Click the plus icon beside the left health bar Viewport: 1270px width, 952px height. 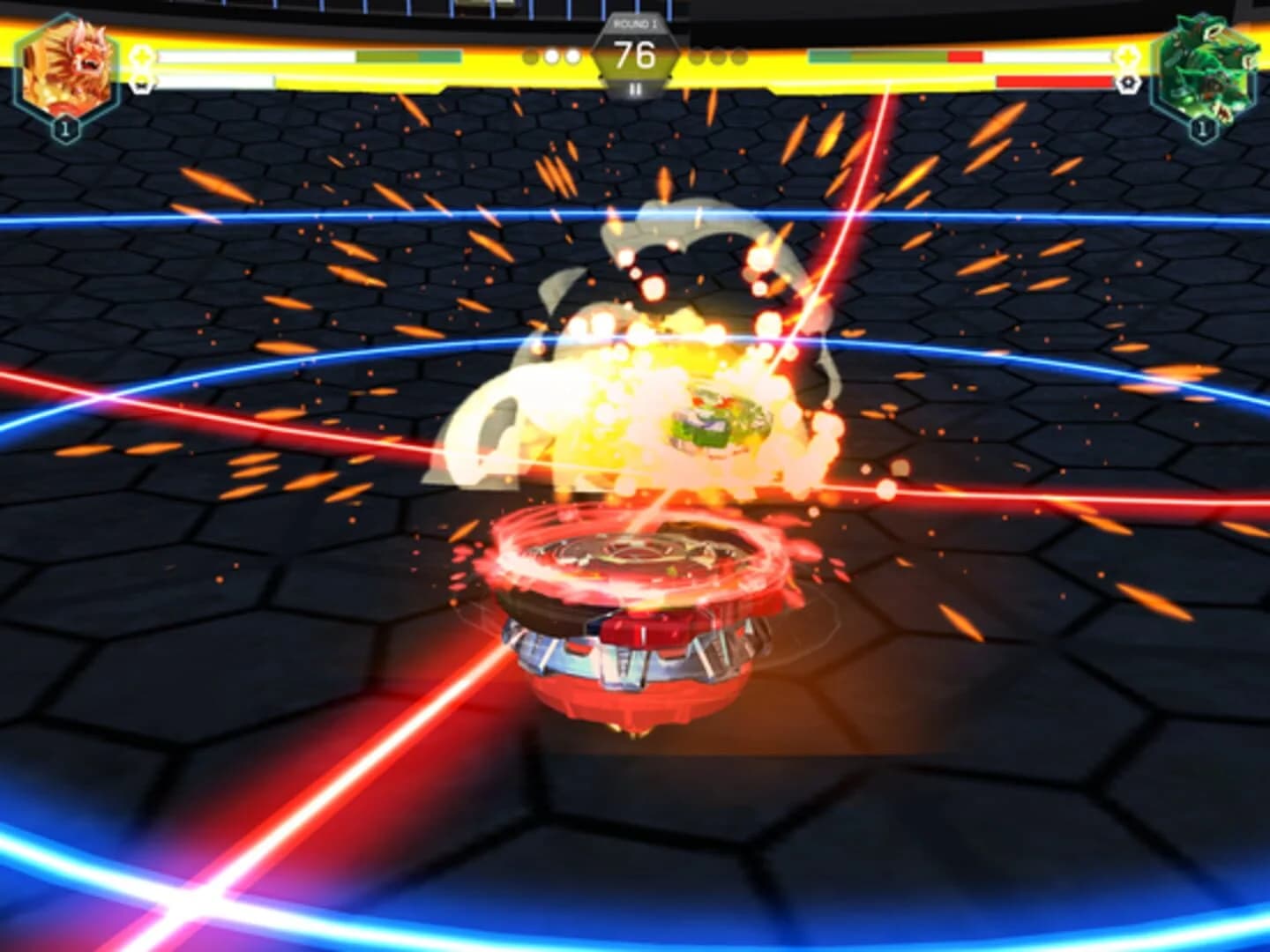pos(142,57)
